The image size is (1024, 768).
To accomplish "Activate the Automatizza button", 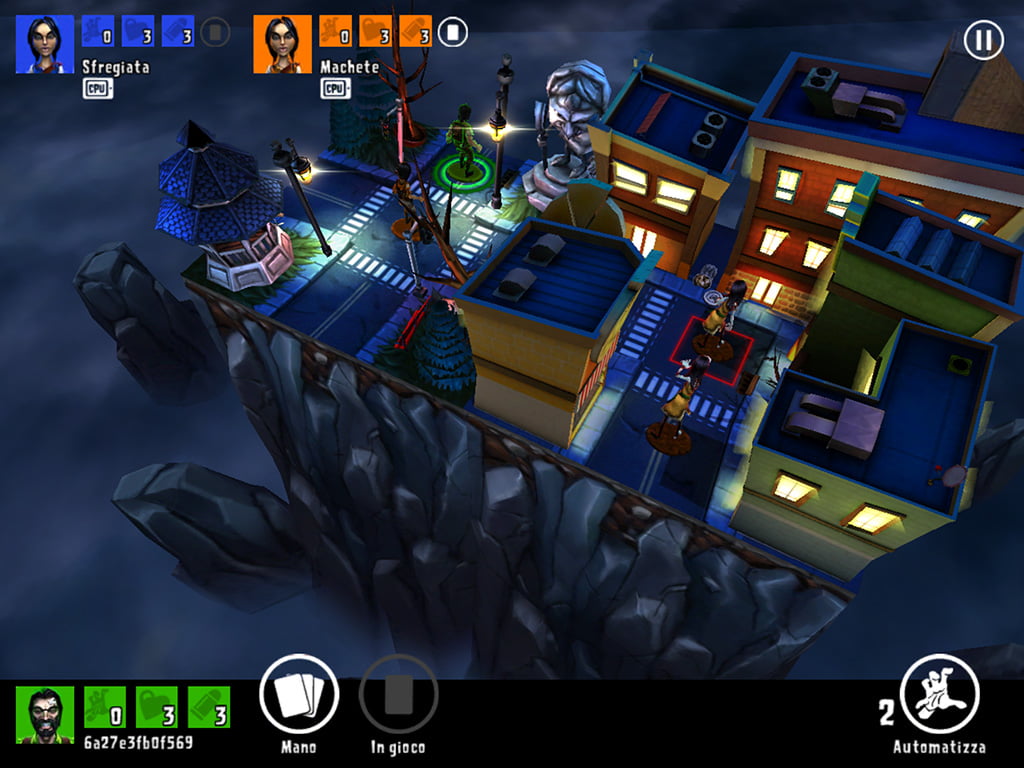I will tap(939, 694).
